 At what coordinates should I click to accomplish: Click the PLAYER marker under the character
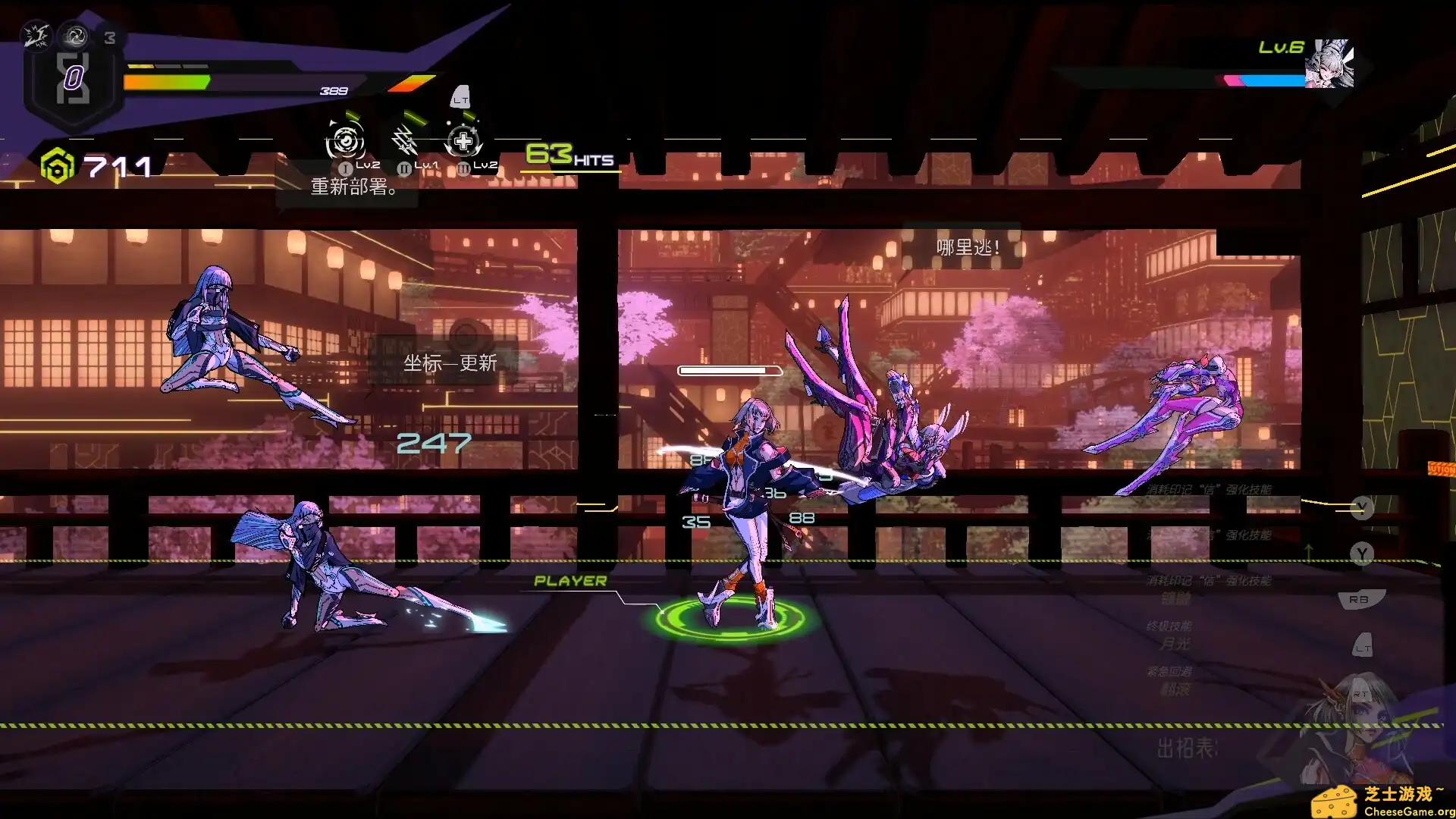[570, 580]
